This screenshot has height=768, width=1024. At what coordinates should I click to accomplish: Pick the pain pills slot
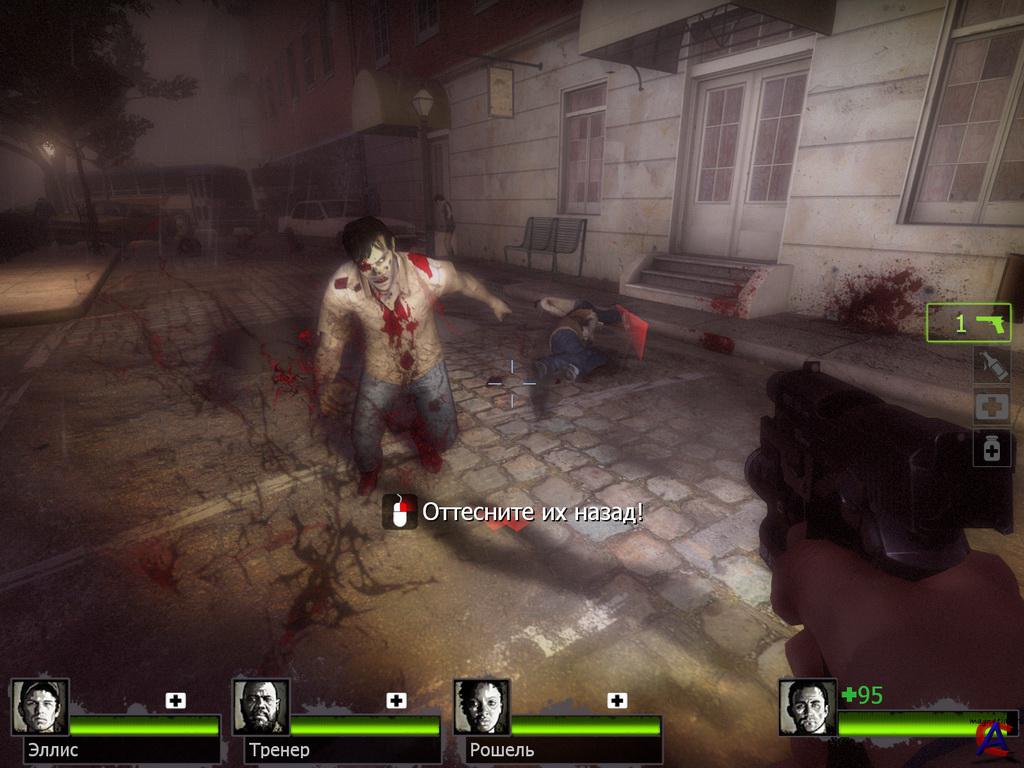pos(992,449)
